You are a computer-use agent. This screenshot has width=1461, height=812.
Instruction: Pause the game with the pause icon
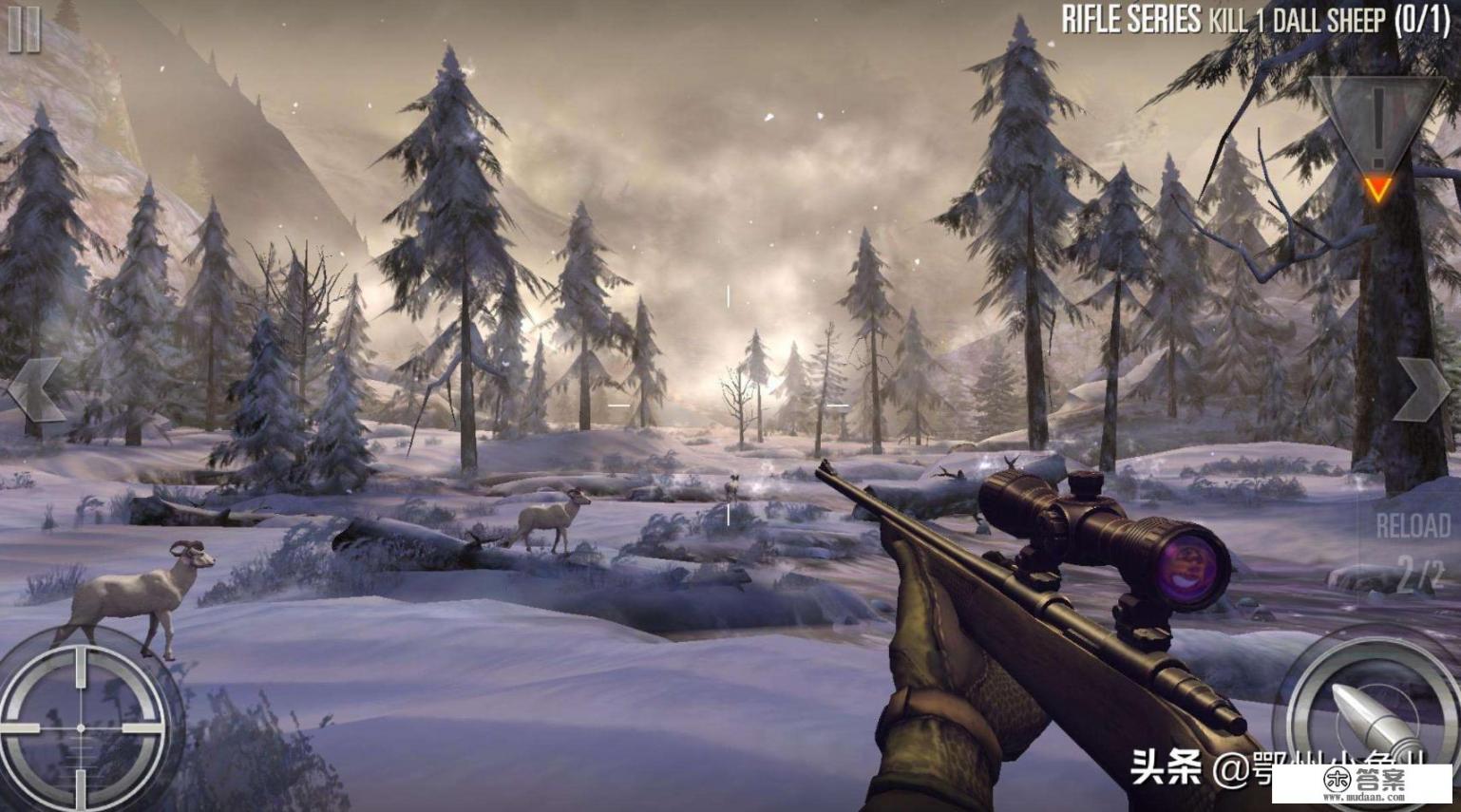point(25,29)
